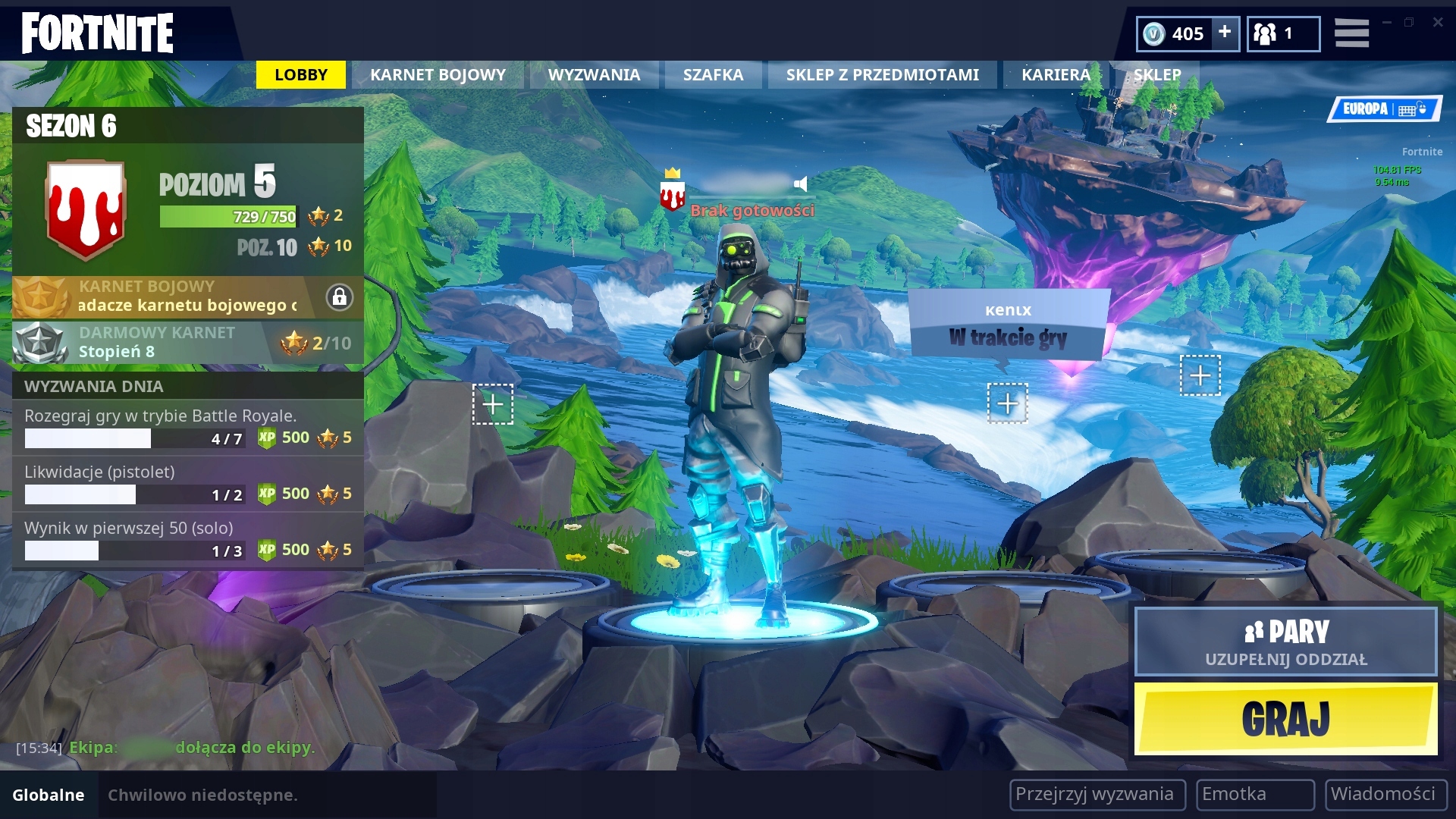The height and width of the screenshot is (819, 1456).
Task: Open the EUROPA region selector
Action: (1365, 108)
